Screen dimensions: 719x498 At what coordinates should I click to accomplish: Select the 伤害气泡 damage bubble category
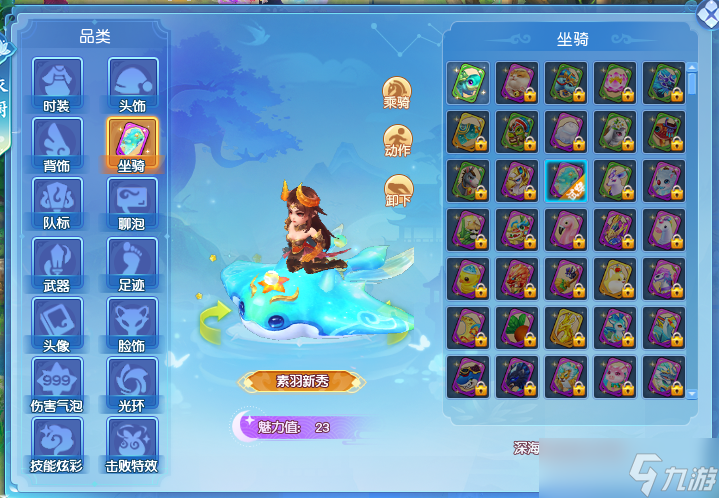(56, 382)
